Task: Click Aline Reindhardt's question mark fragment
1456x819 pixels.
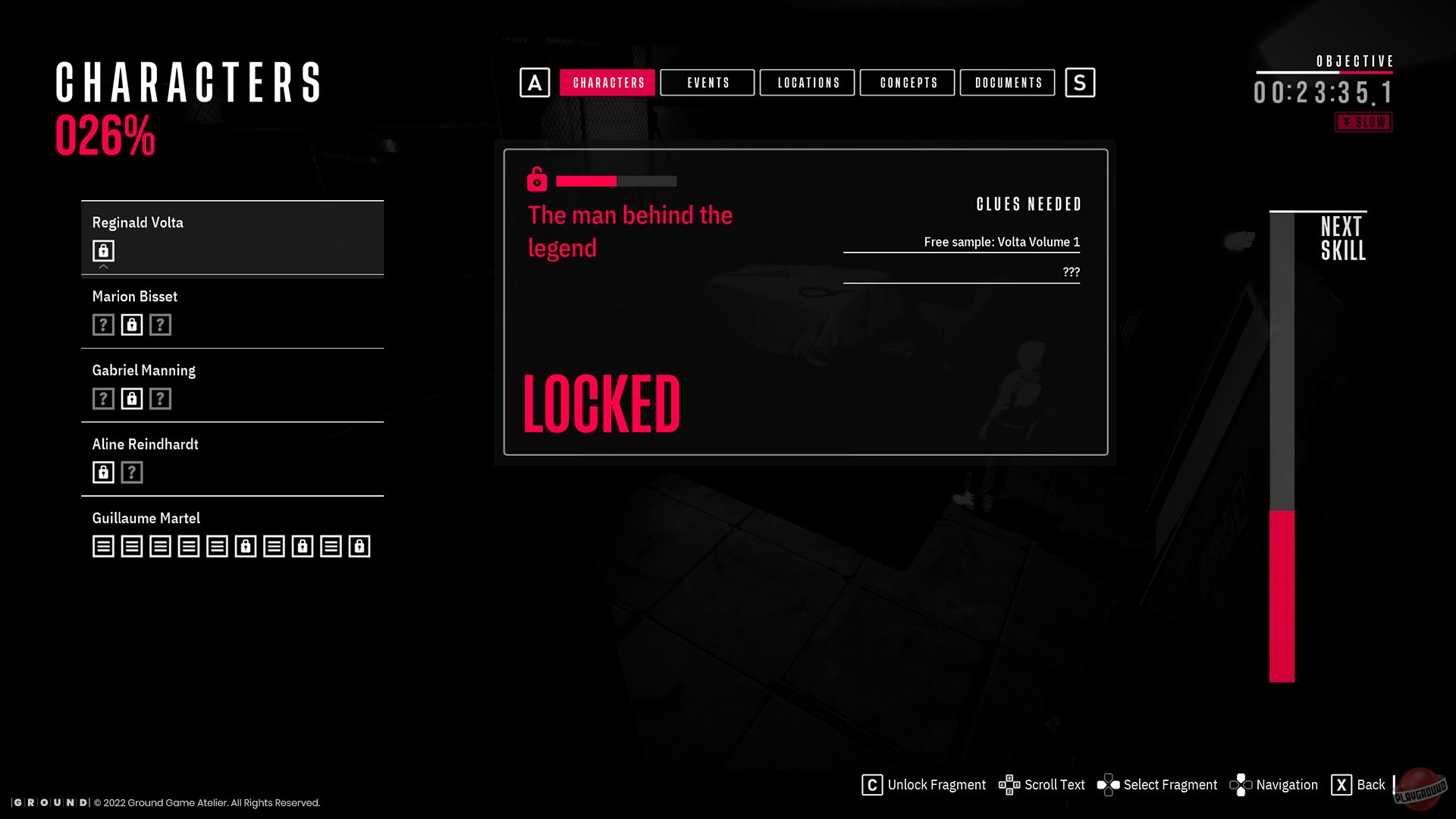Action: (x=131, y=472)
